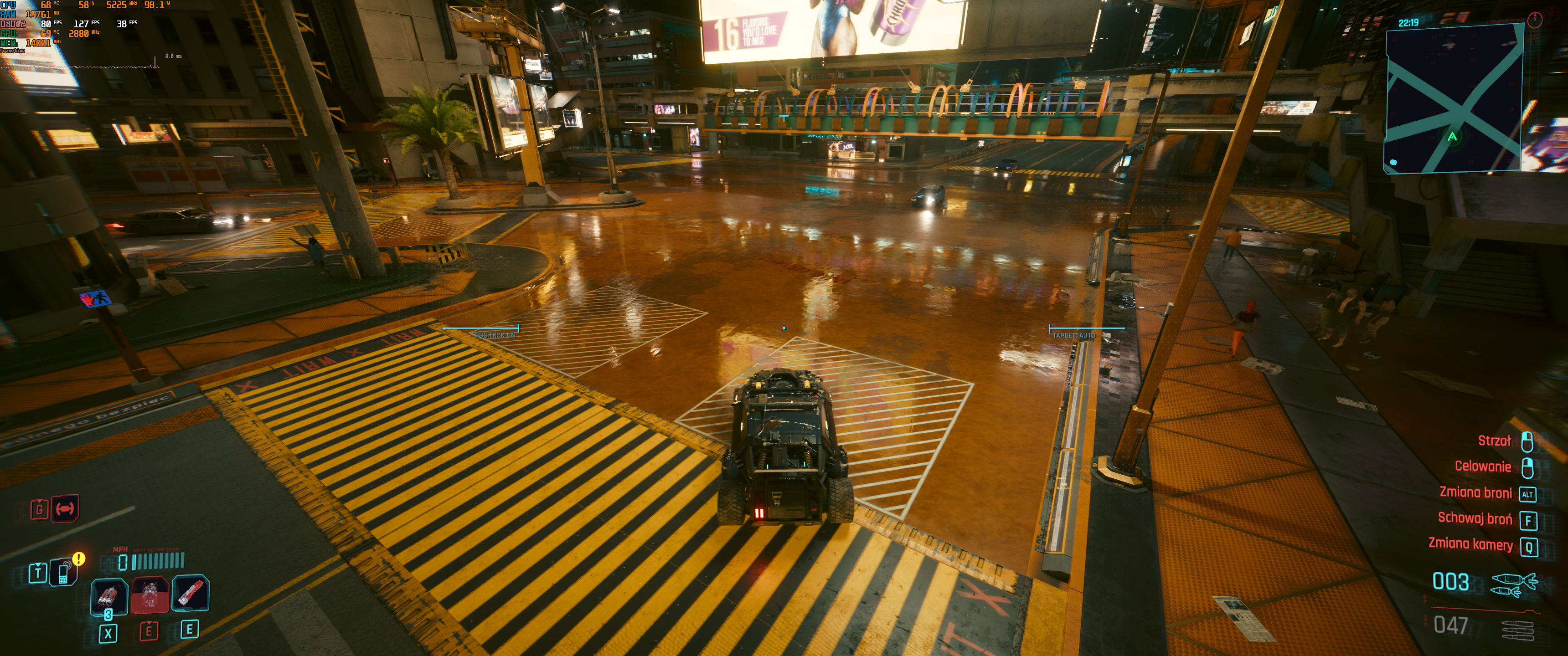Click the blue marker dot on the minimap
This screenshot has height=656, width=1568.
(x=1393, y=163)
